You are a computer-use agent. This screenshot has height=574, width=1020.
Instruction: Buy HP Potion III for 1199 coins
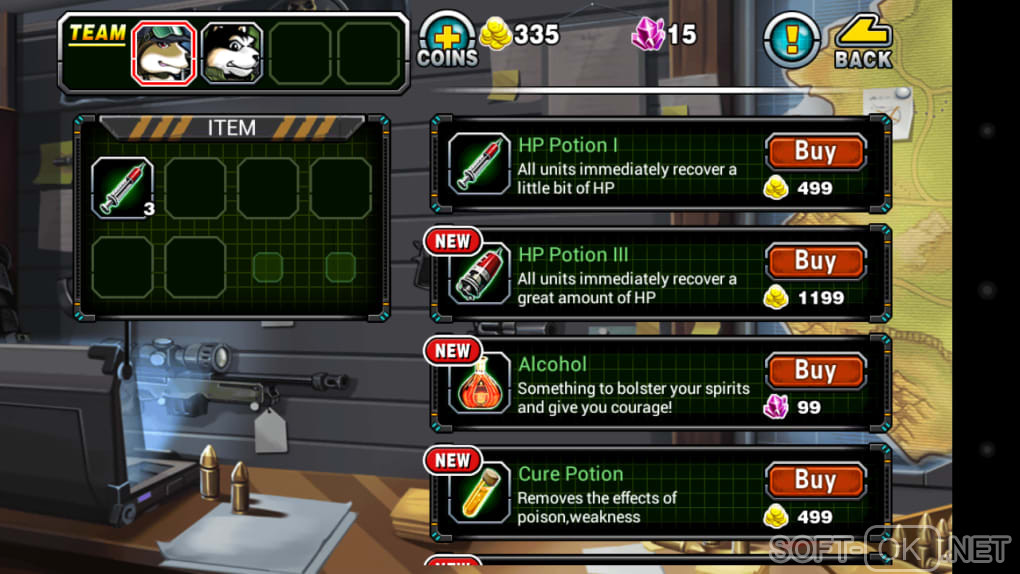pyautogui.click(x=815, y=261)
